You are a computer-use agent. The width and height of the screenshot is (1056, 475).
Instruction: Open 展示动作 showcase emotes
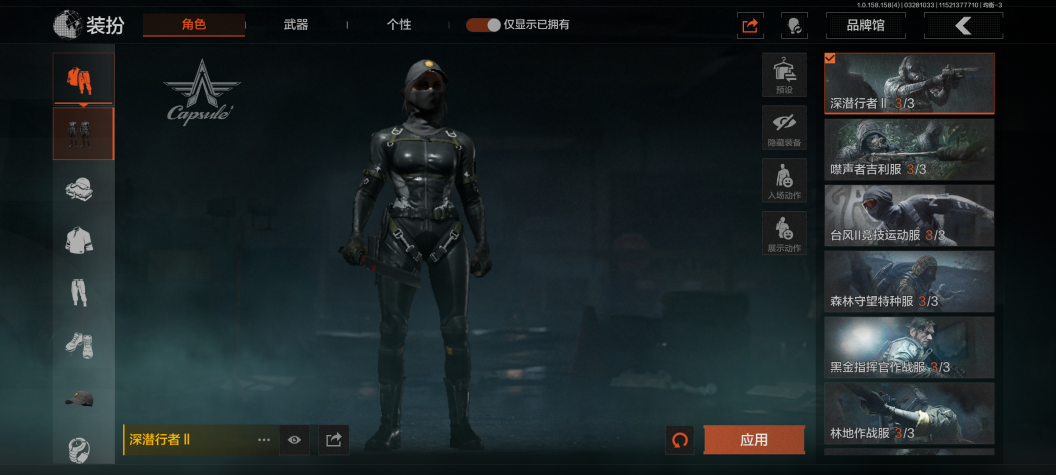point(784,233)
